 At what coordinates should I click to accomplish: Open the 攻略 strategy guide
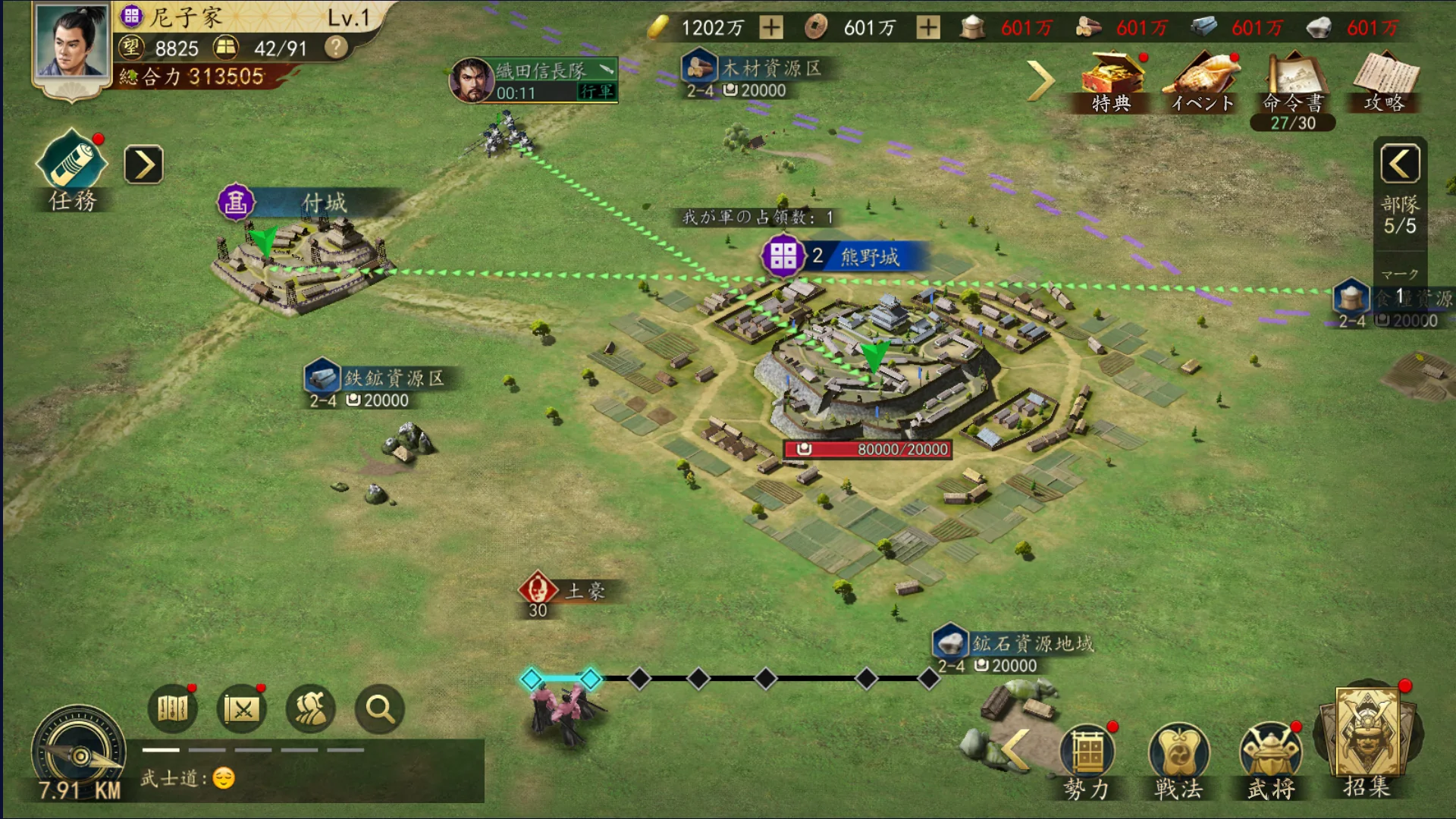coord(1385,80)
